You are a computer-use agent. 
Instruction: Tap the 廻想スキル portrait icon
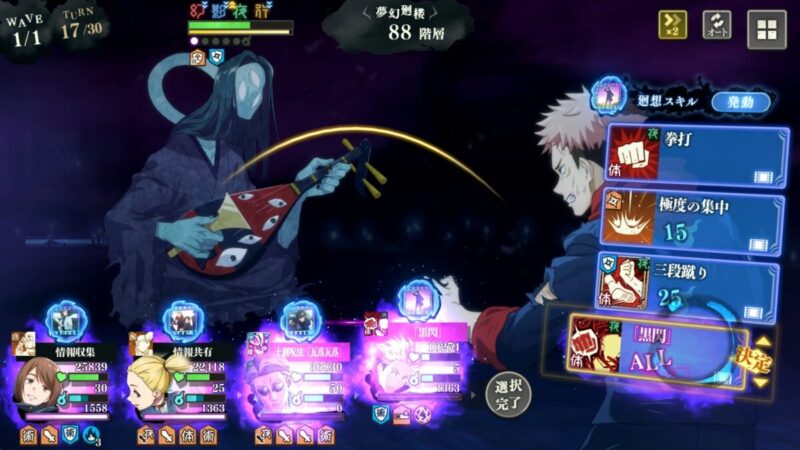pyautogui.click(x=609, y=98)
